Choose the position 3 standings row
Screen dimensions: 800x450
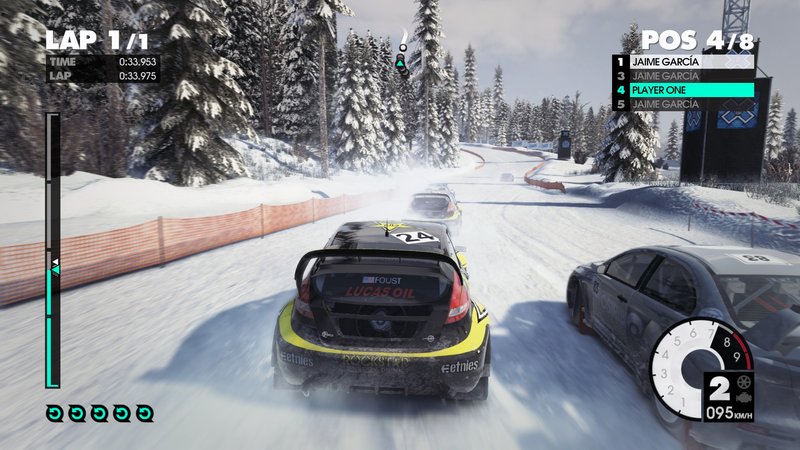(683, 75)
